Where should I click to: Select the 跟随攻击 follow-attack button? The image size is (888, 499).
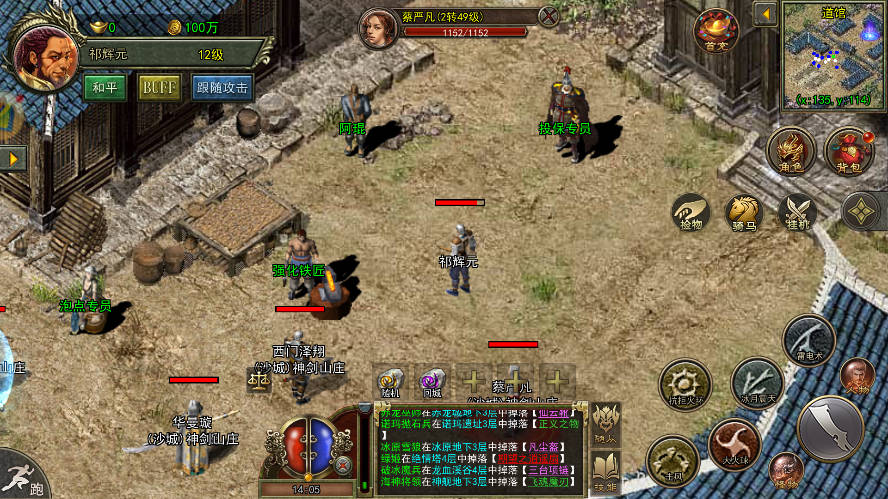coord(222,87)
